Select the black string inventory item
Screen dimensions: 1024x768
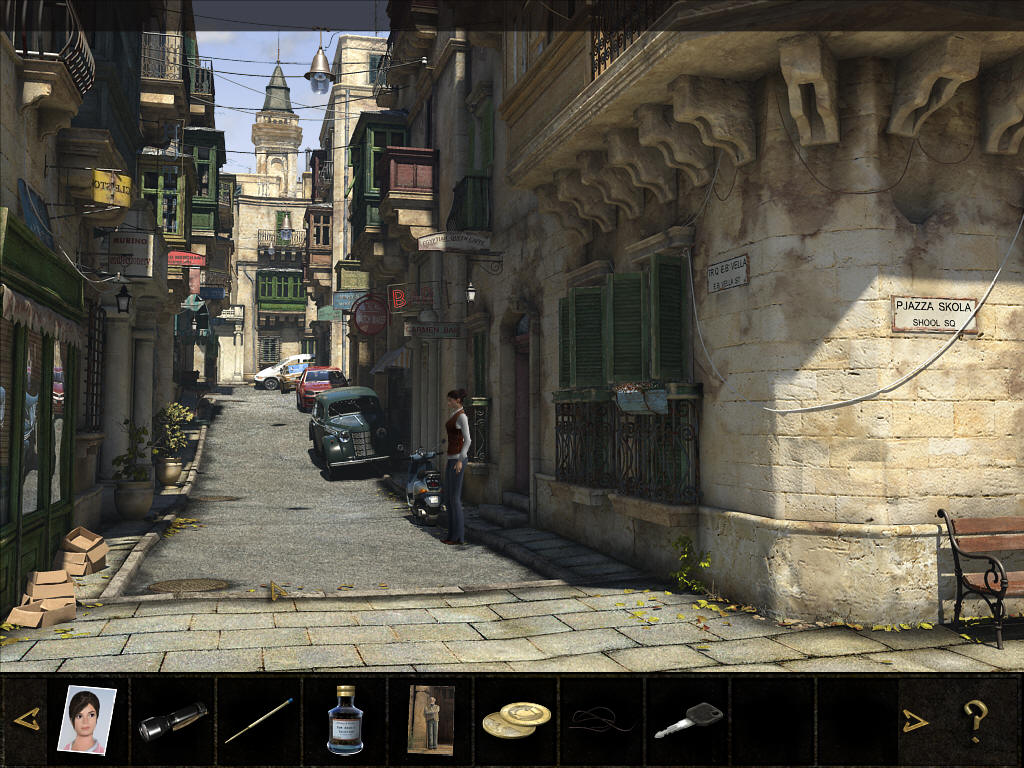click(602, 720)
